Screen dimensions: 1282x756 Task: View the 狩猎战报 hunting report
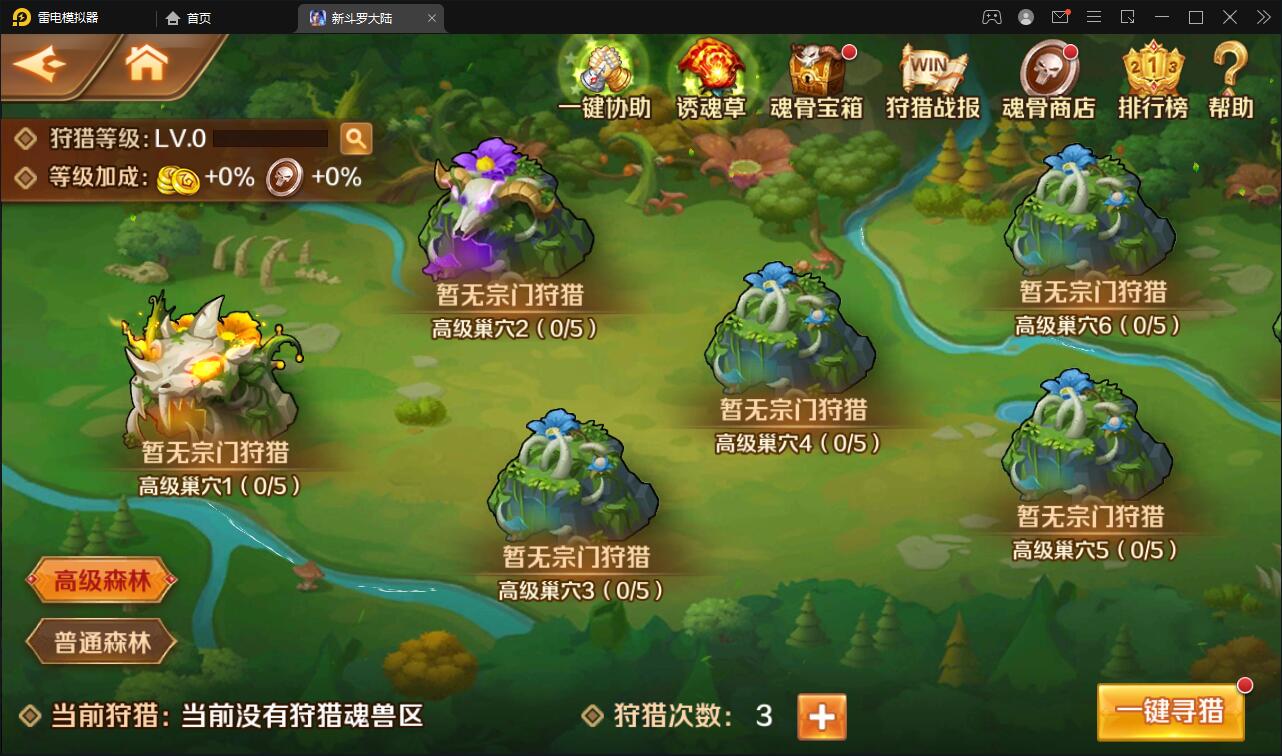coord(931,70)
